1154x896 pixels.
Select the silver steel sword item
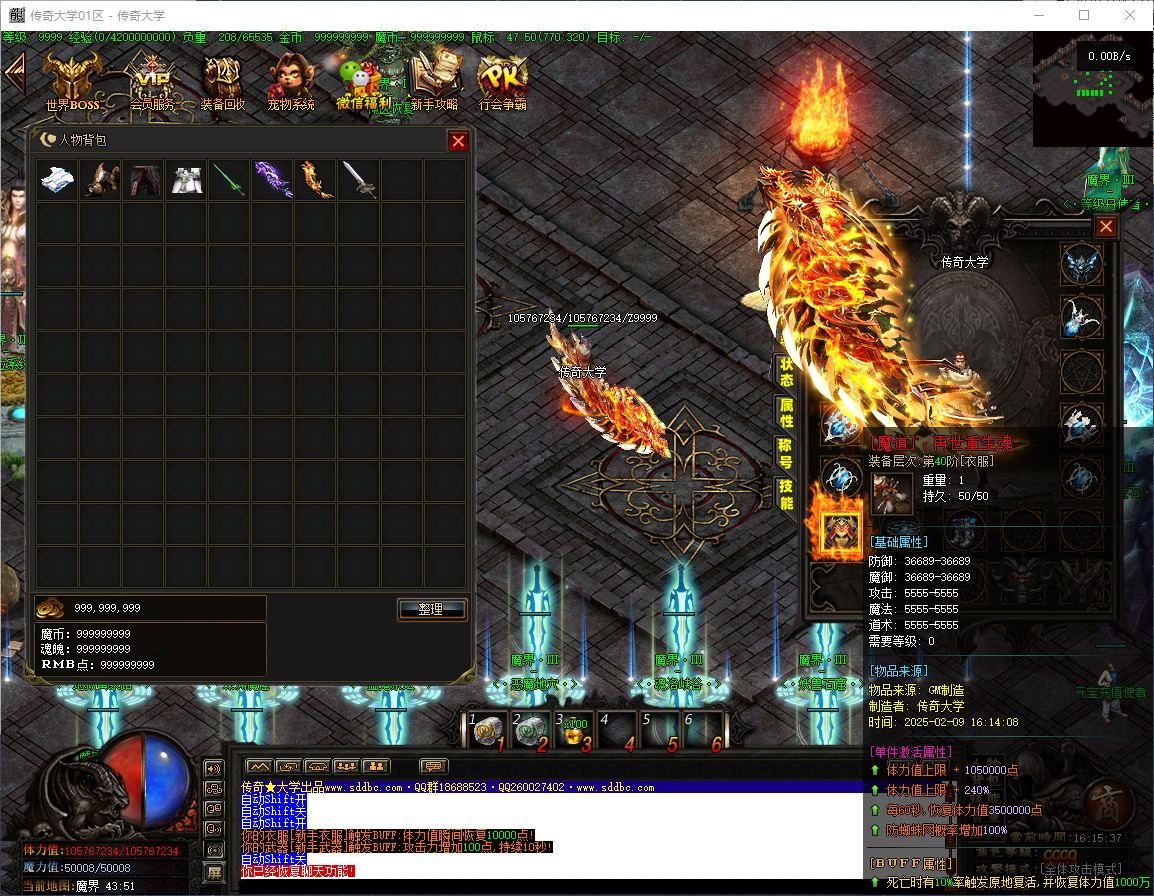(x=358, y=181)
